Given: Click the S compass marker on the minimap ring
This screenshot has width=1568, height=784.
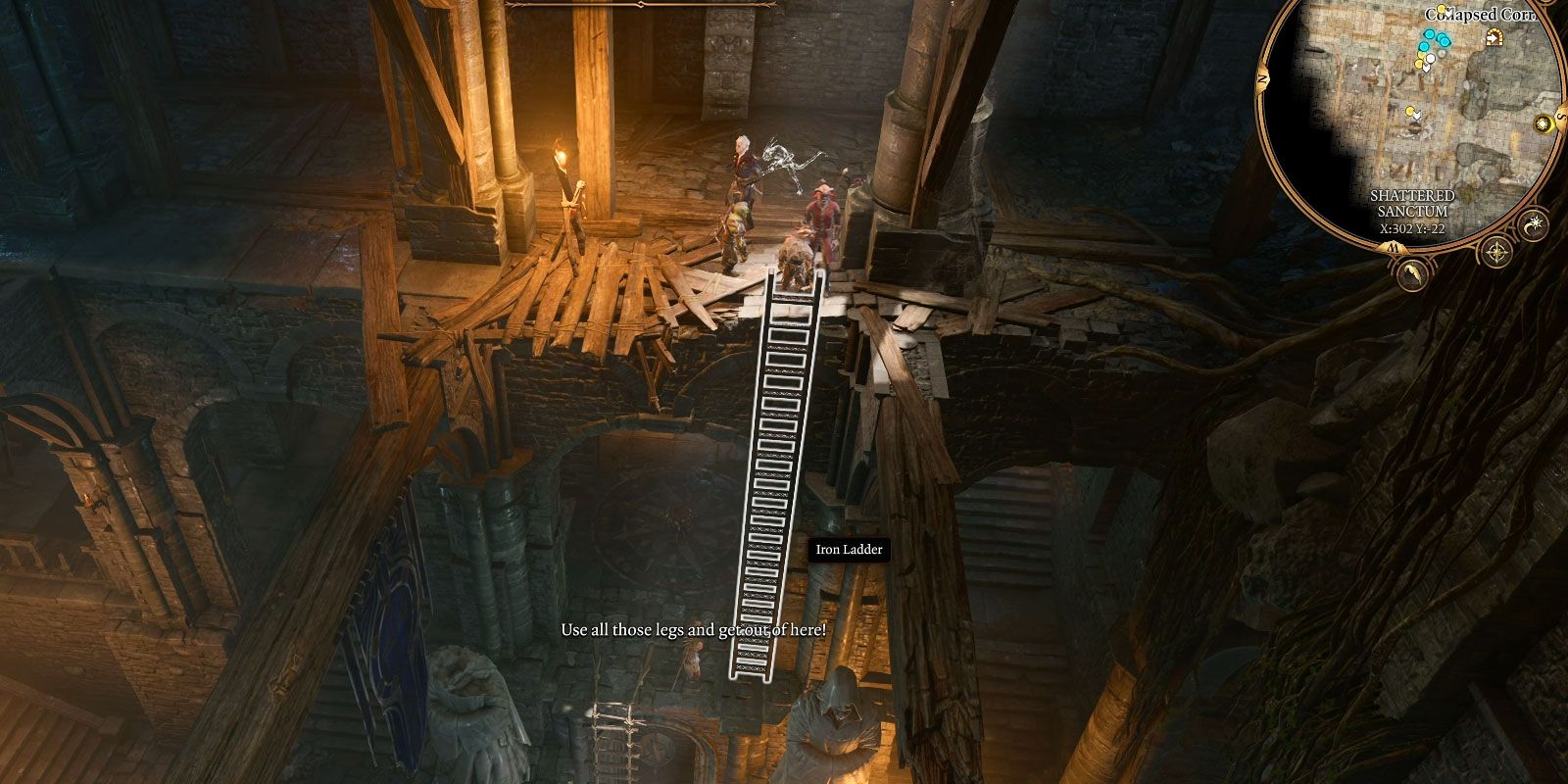Looking at the screenshot, I should [1560, 116].
